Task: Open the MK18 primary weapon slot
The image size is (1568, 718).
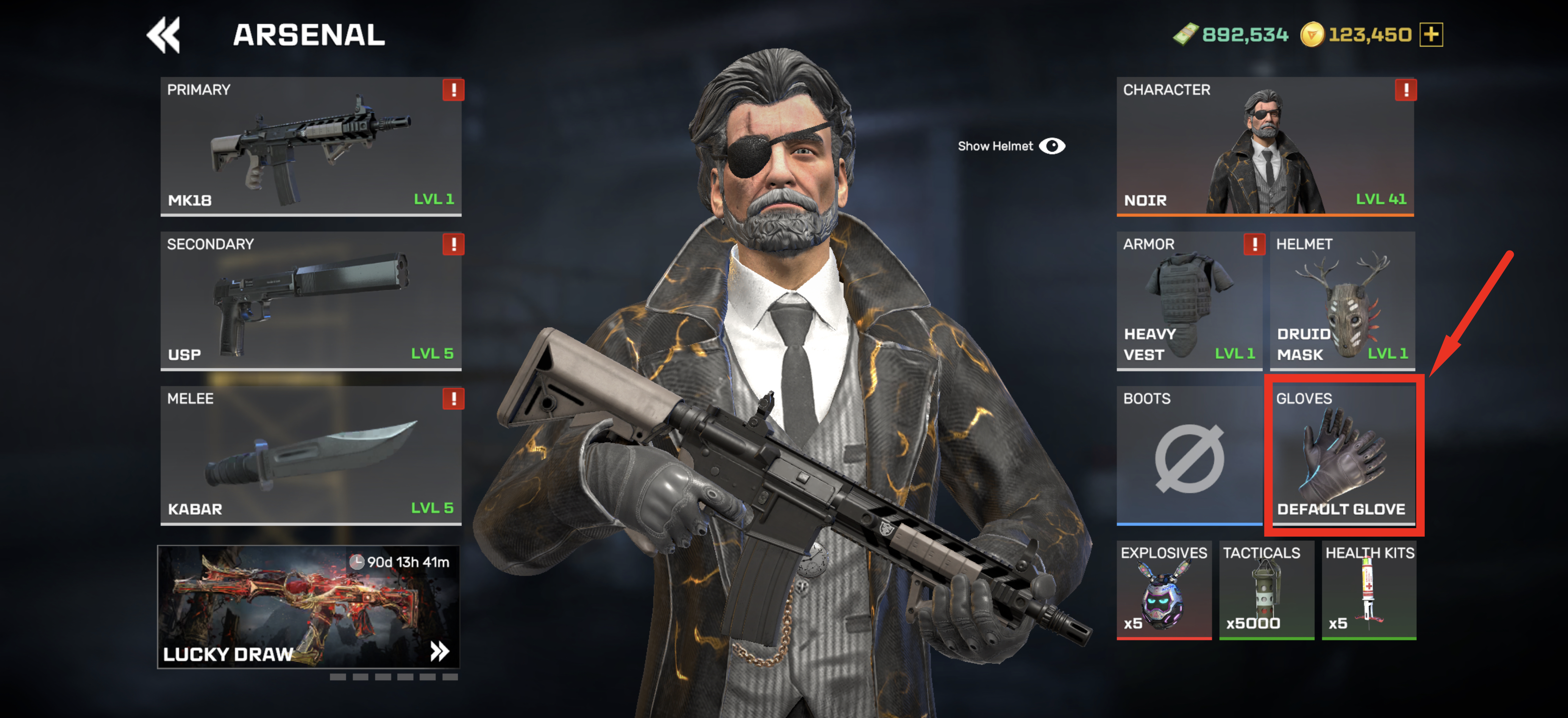Action: (x=311, y=146)
